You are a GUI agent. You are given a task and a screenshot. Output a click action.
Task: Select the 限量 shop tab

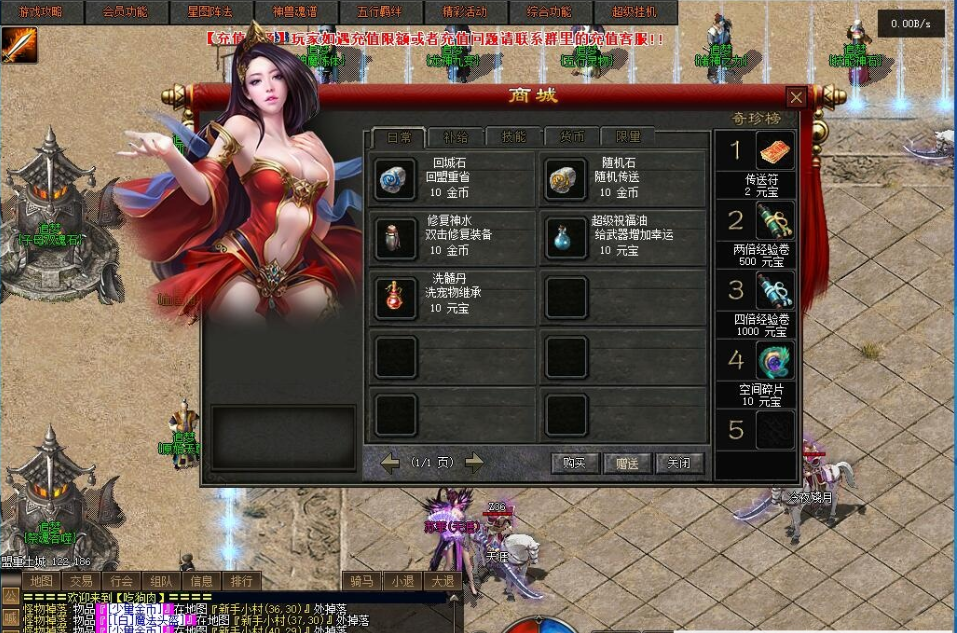[x=628, y=137]
